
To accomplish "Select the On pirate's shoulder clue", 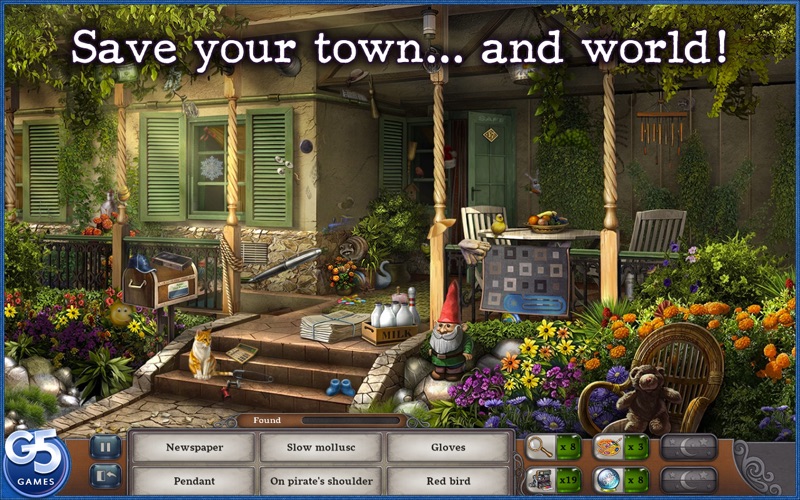I will [x=320, y=481].
